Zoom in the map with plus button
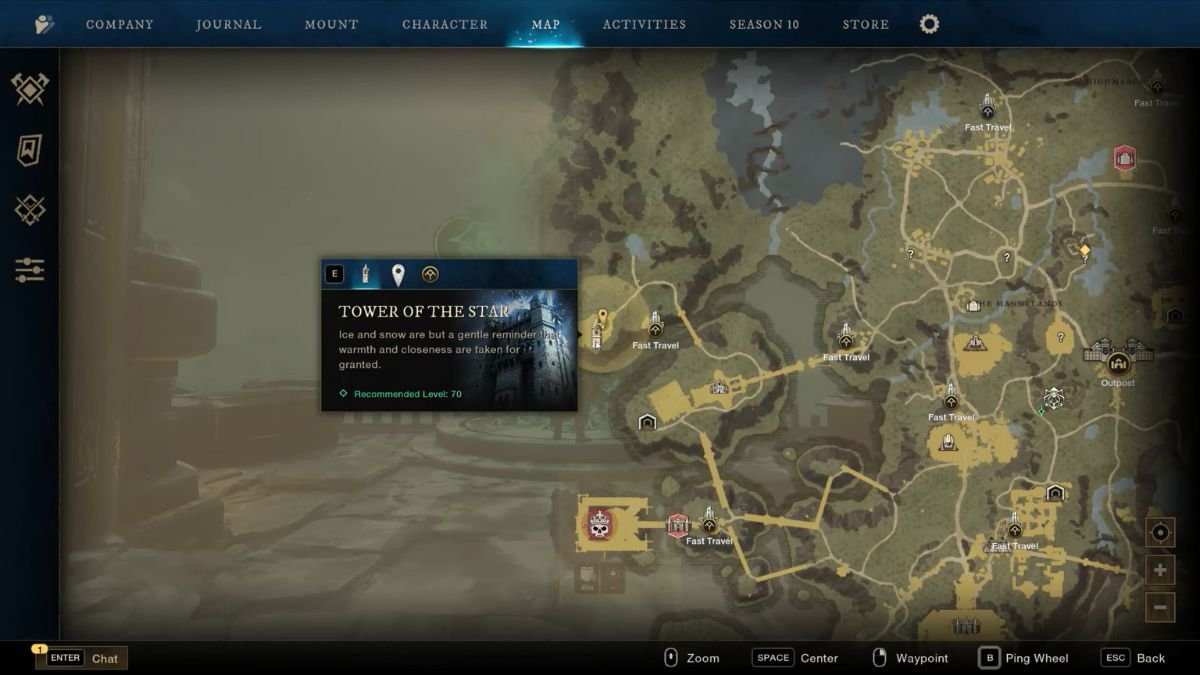The image size is (1200, 675). (x=1160, y=570)
